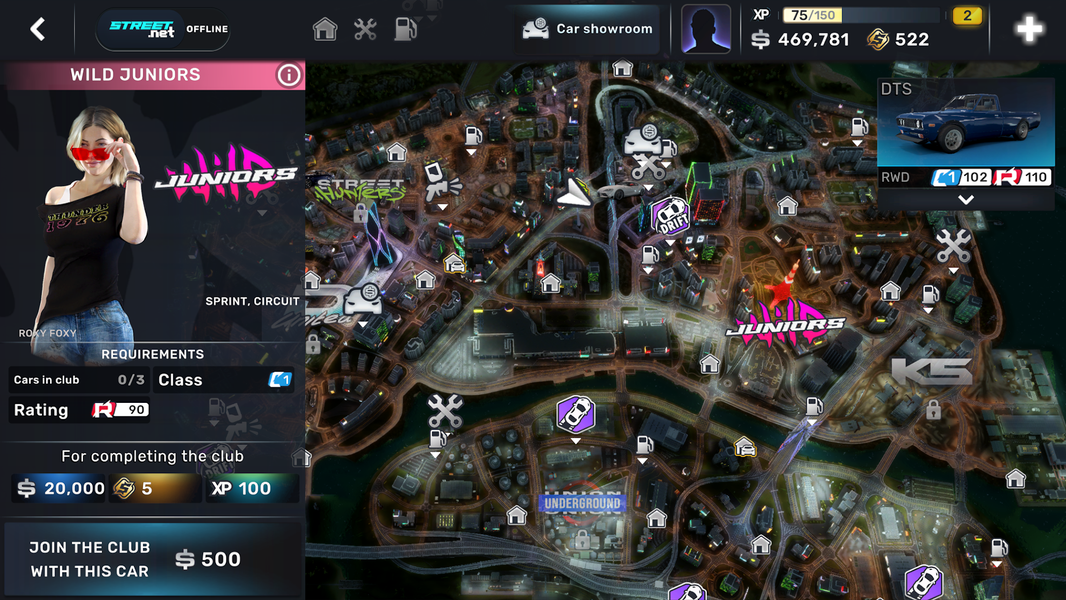Show Wild Juniors club info

pos(288,75)
